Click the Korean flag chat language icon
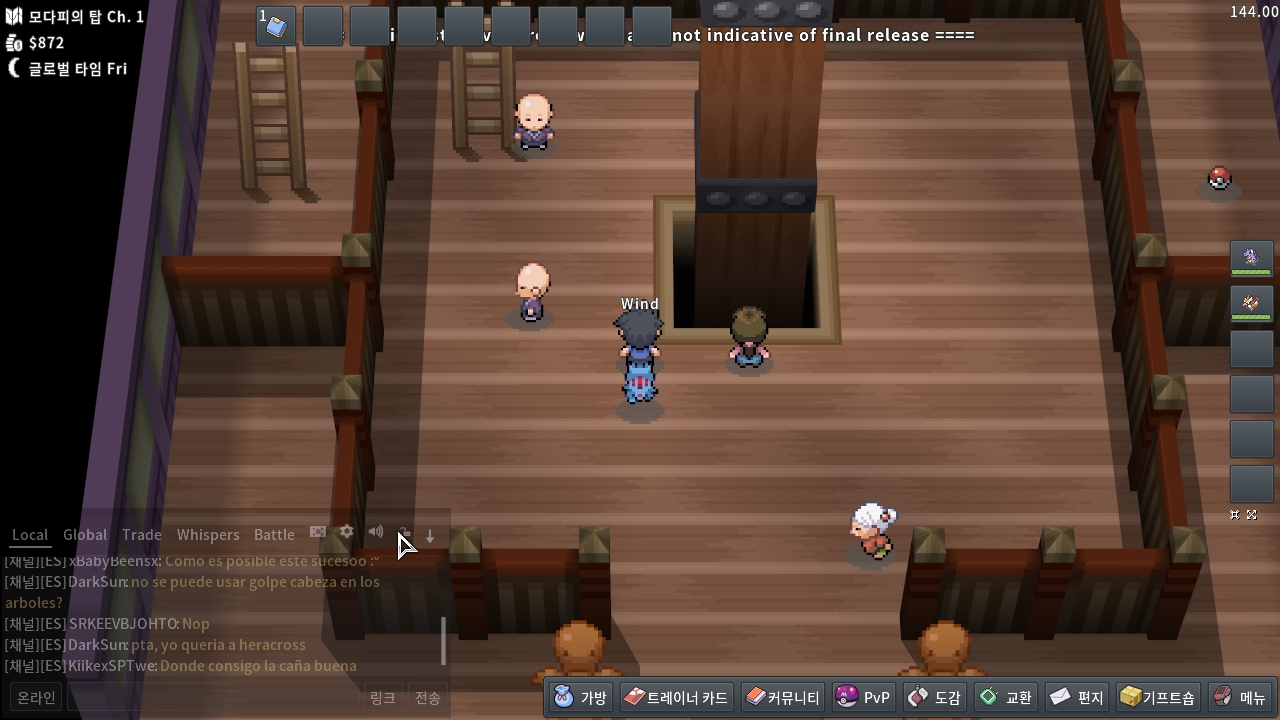 pos(318,532)
